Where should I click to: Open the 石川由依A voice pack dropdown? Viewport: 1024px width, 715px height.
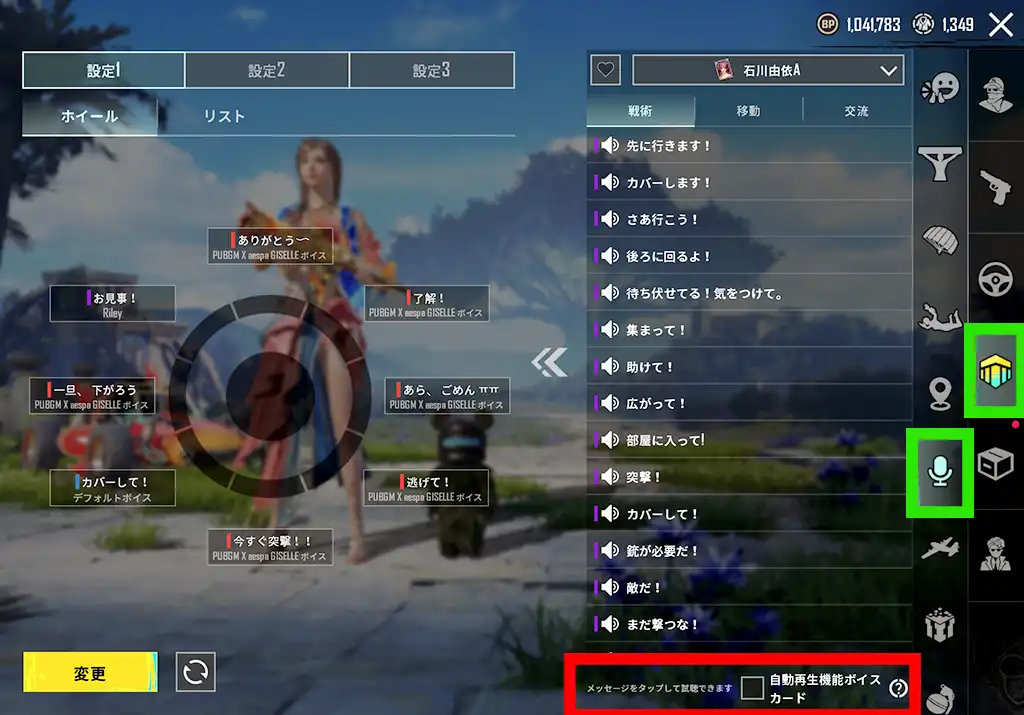[x=768, y=70]
